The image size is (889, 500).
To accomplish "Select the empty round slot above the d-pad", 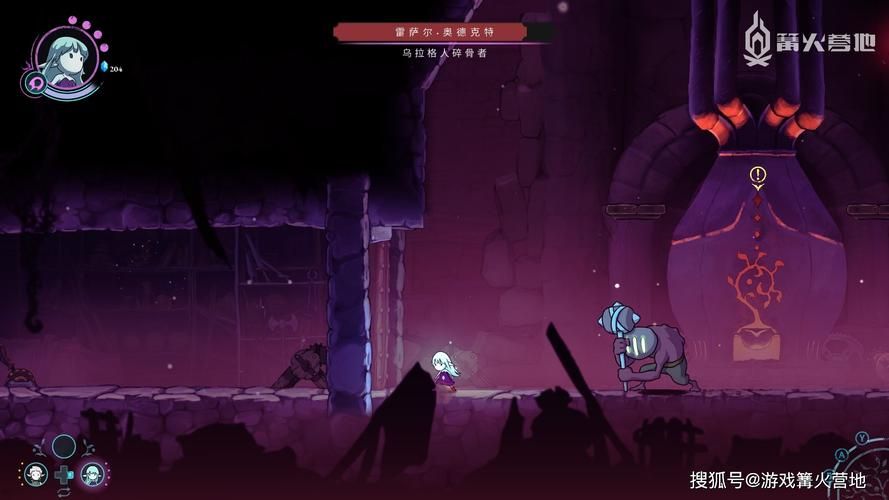I will (x=64, y=446).
